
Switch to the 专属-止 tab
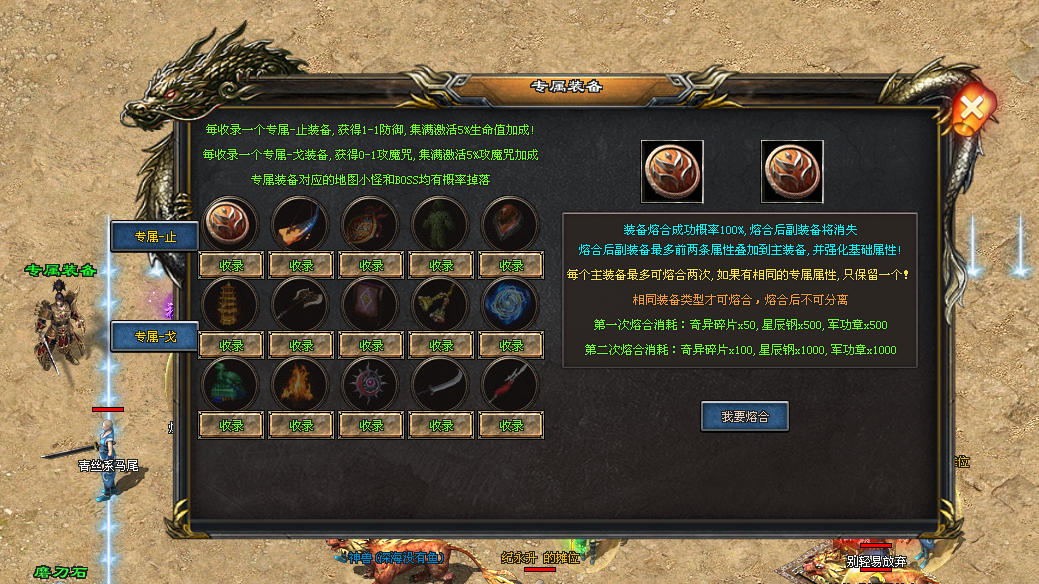click(154, 237)
